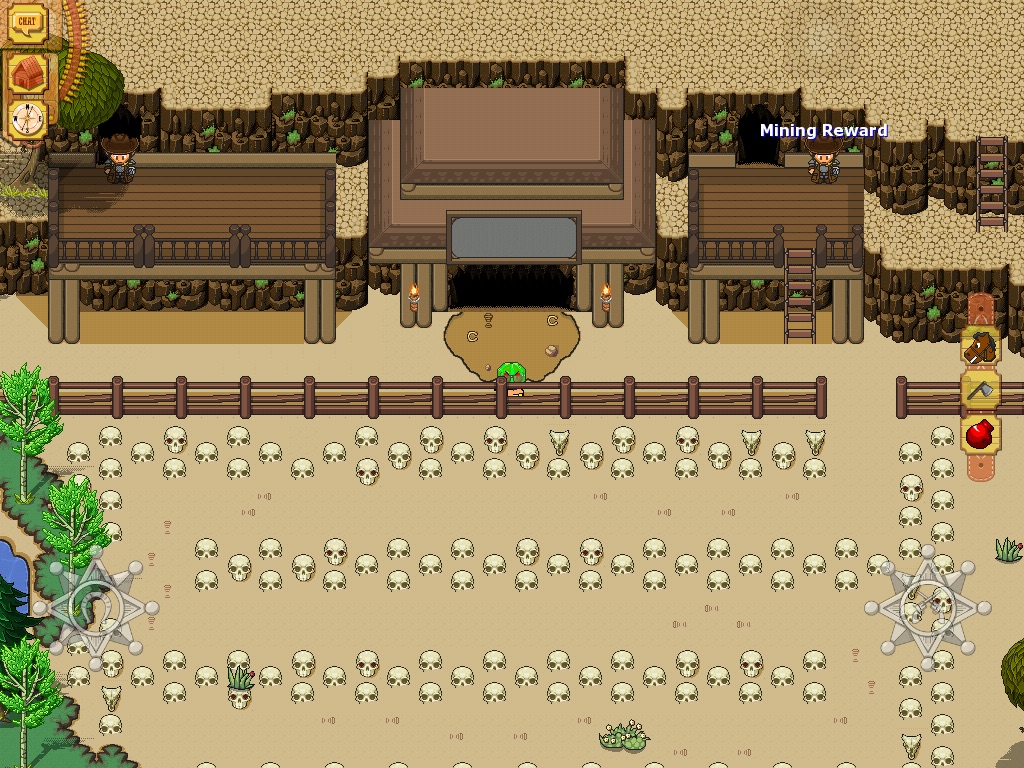Select the brown horse head slot
This screenshot has height=768, width=1024.
[x=981, y=347]
